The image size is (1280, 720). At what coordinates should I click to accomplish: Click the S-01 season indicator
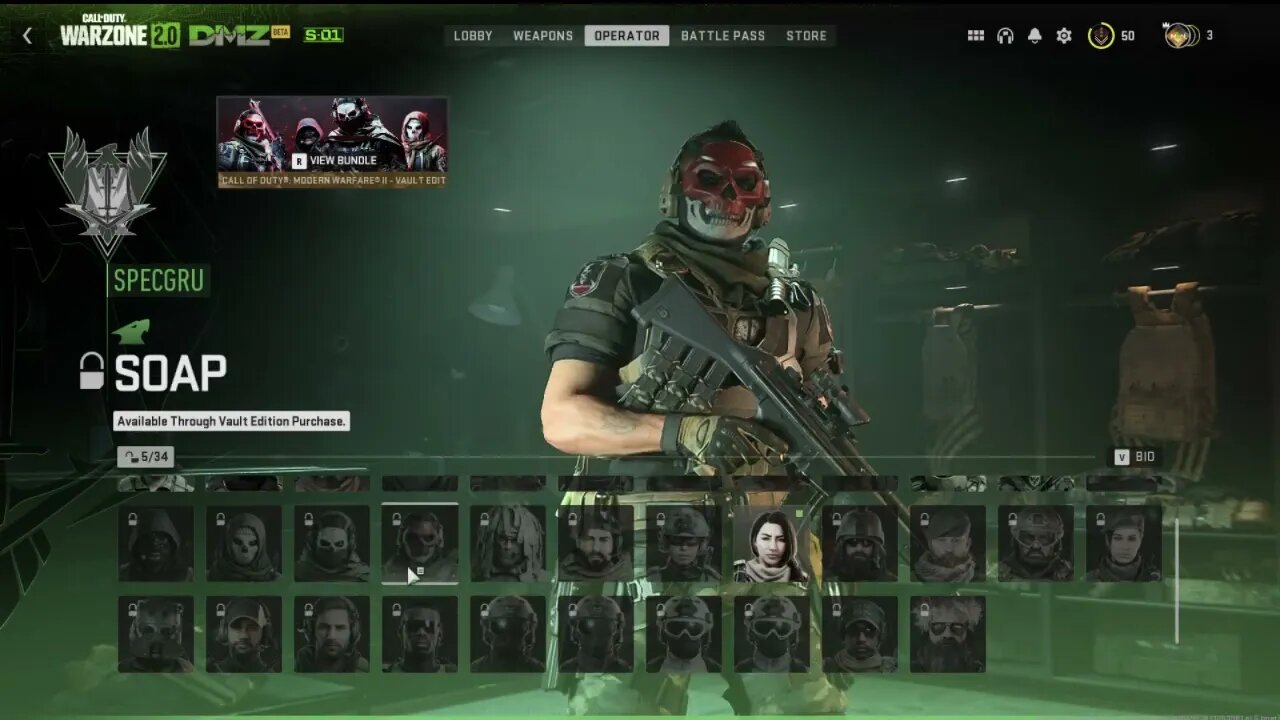click(x=320, y=32)
